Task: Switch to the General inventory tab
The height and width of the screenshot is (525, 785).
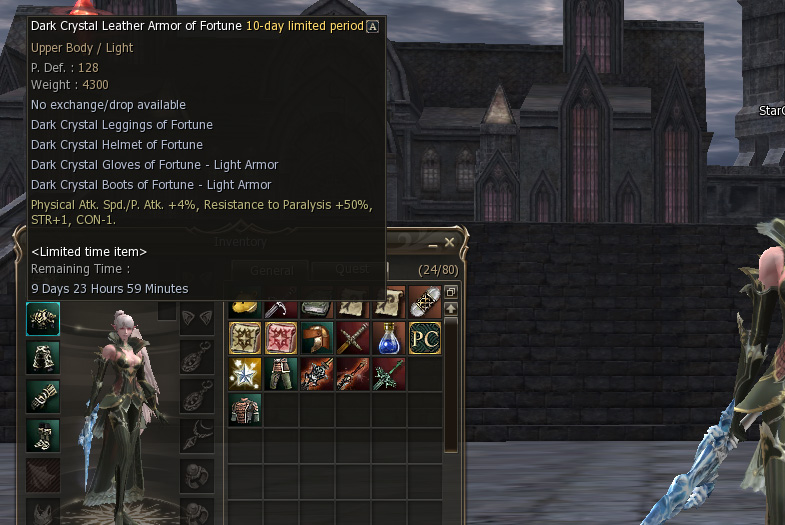Action: [x=271, y=271]
